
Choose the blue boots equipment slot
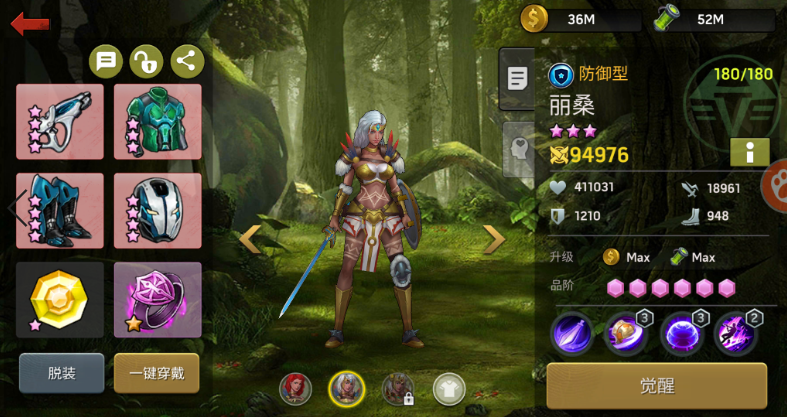point(60,210)
